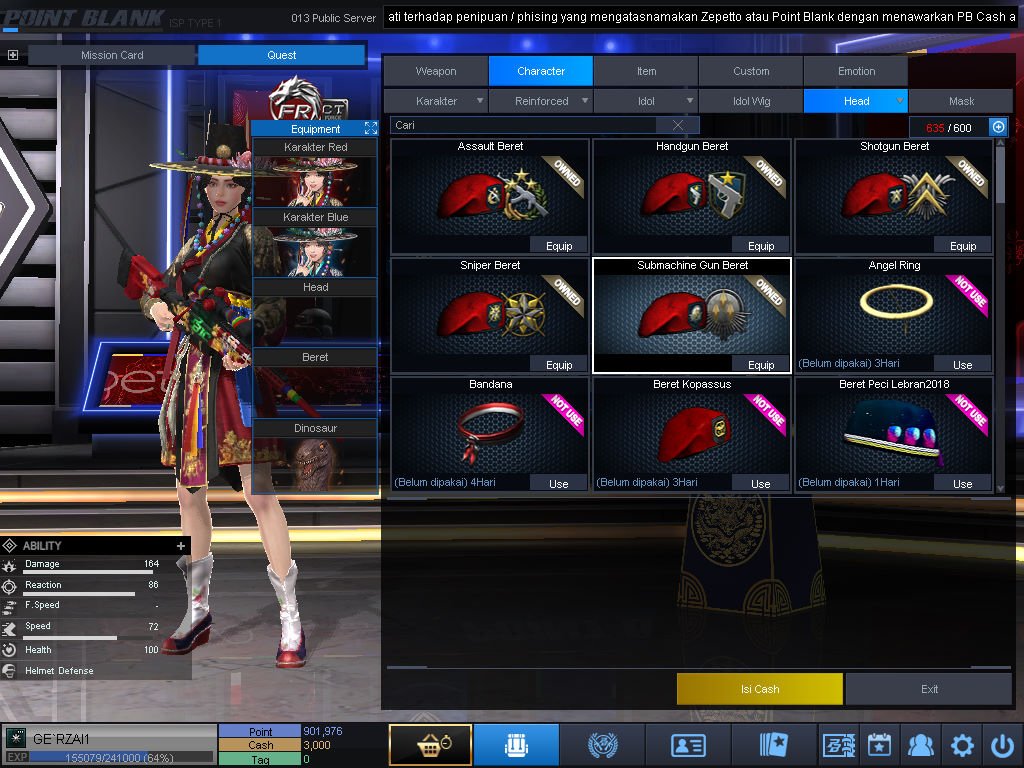Use the Angel Ring item
Viewport: 1024px width, 768px height.
[x=963, y=365]
